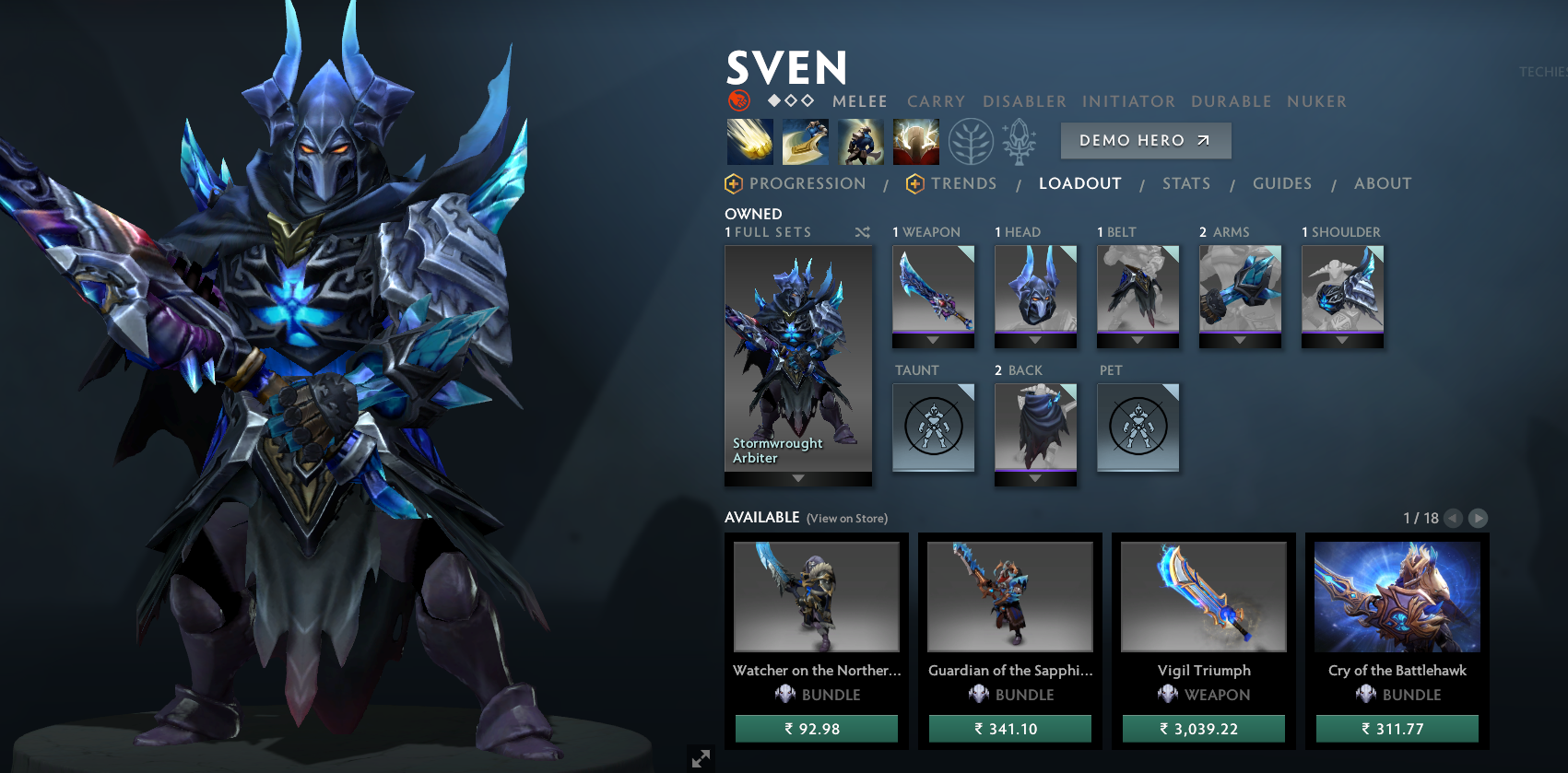Open the Vigil Triumph weapon listing

1202,596
